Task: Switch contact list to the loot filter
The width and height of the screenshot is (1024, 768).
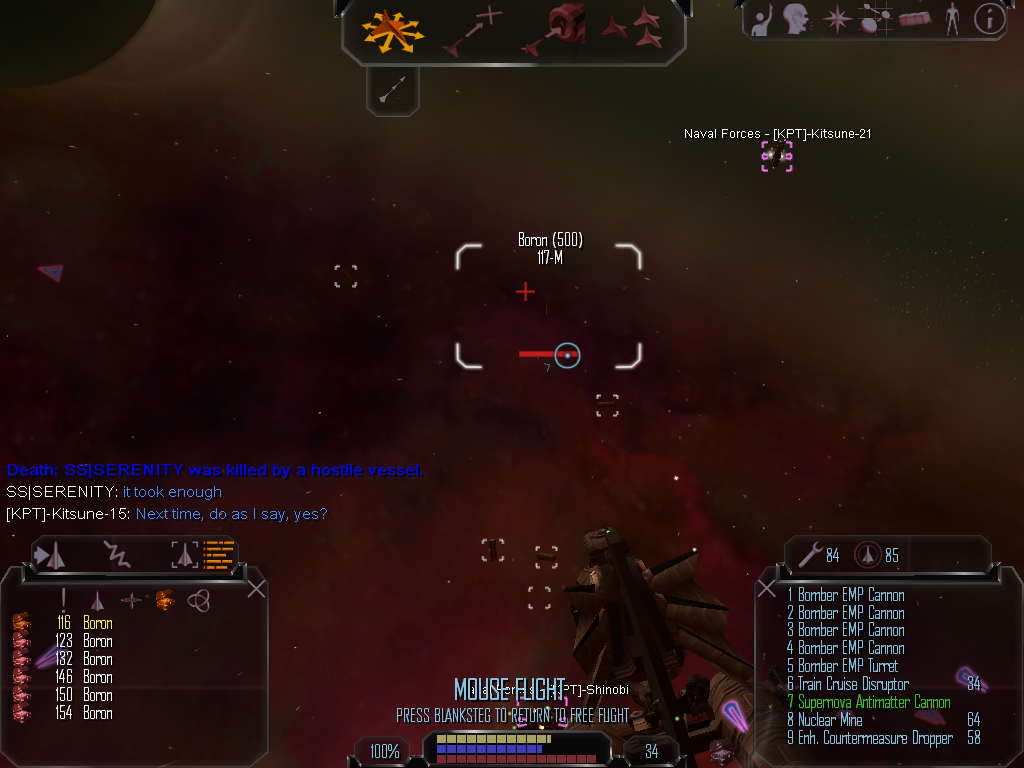Action: [164, 600]
